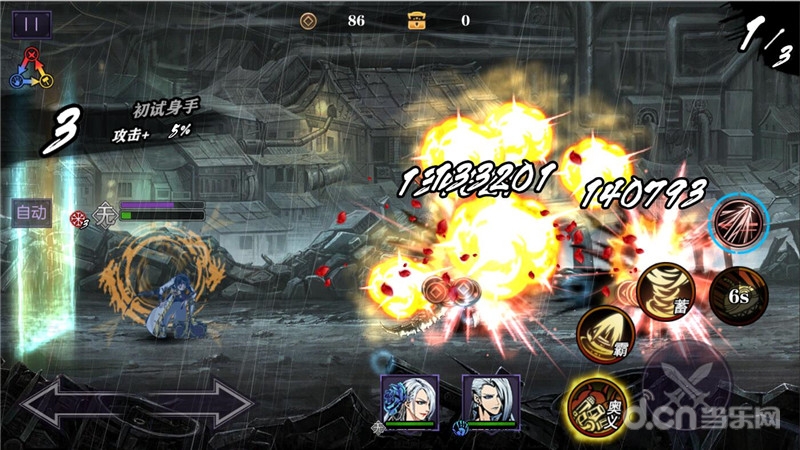
Task: Open the element counter triangle icon
Action: tap(31, 68)
